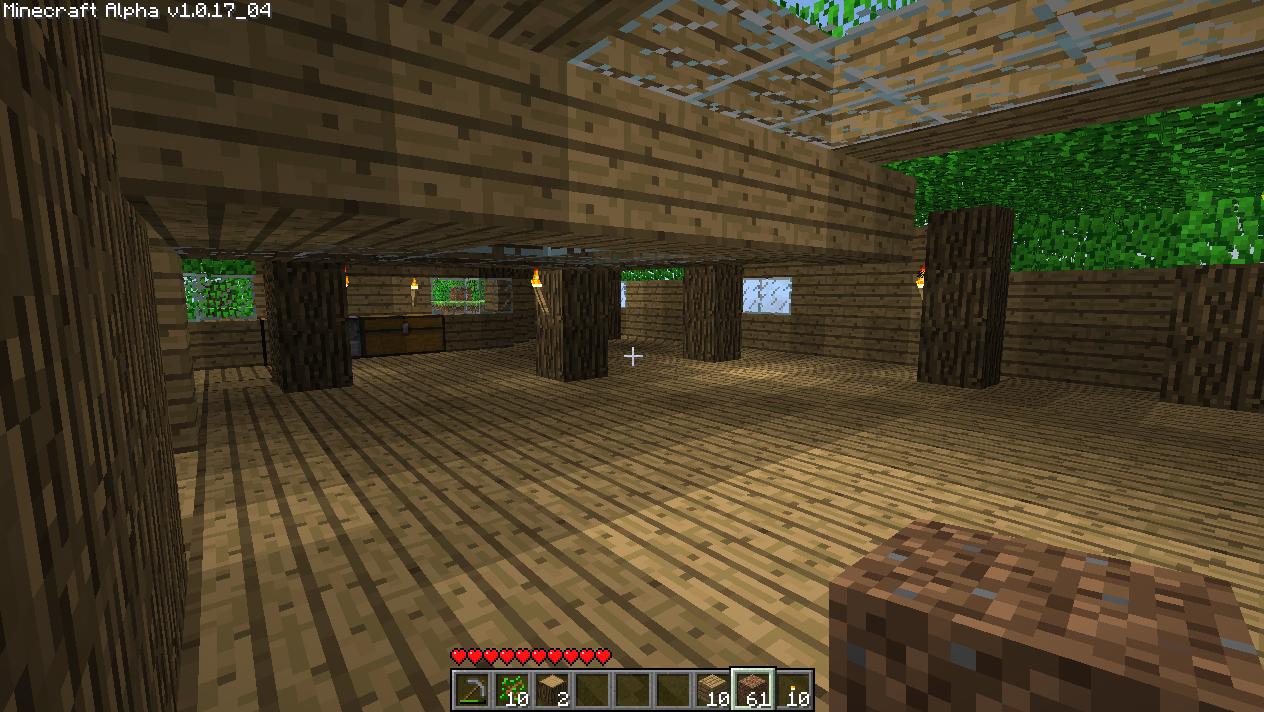Select the pickaxe hotbar slot
The height and width of the screenshot is (712, 1264).
[472, 689]
